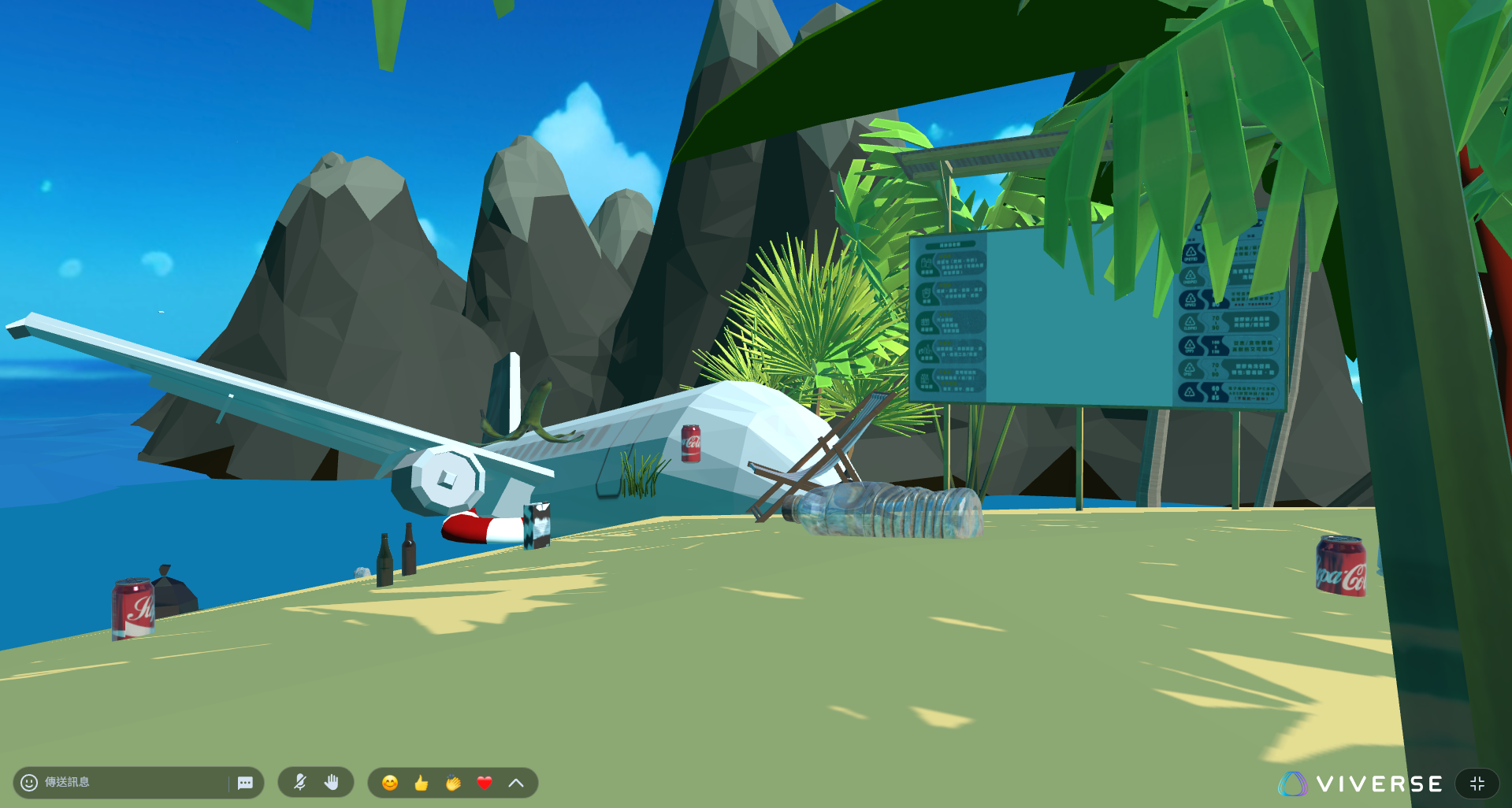This screenshot has height=808, width=1512.
Task: Expand the reactions list with the arrow
Action: pyautogui.click(x=516, y=783)
